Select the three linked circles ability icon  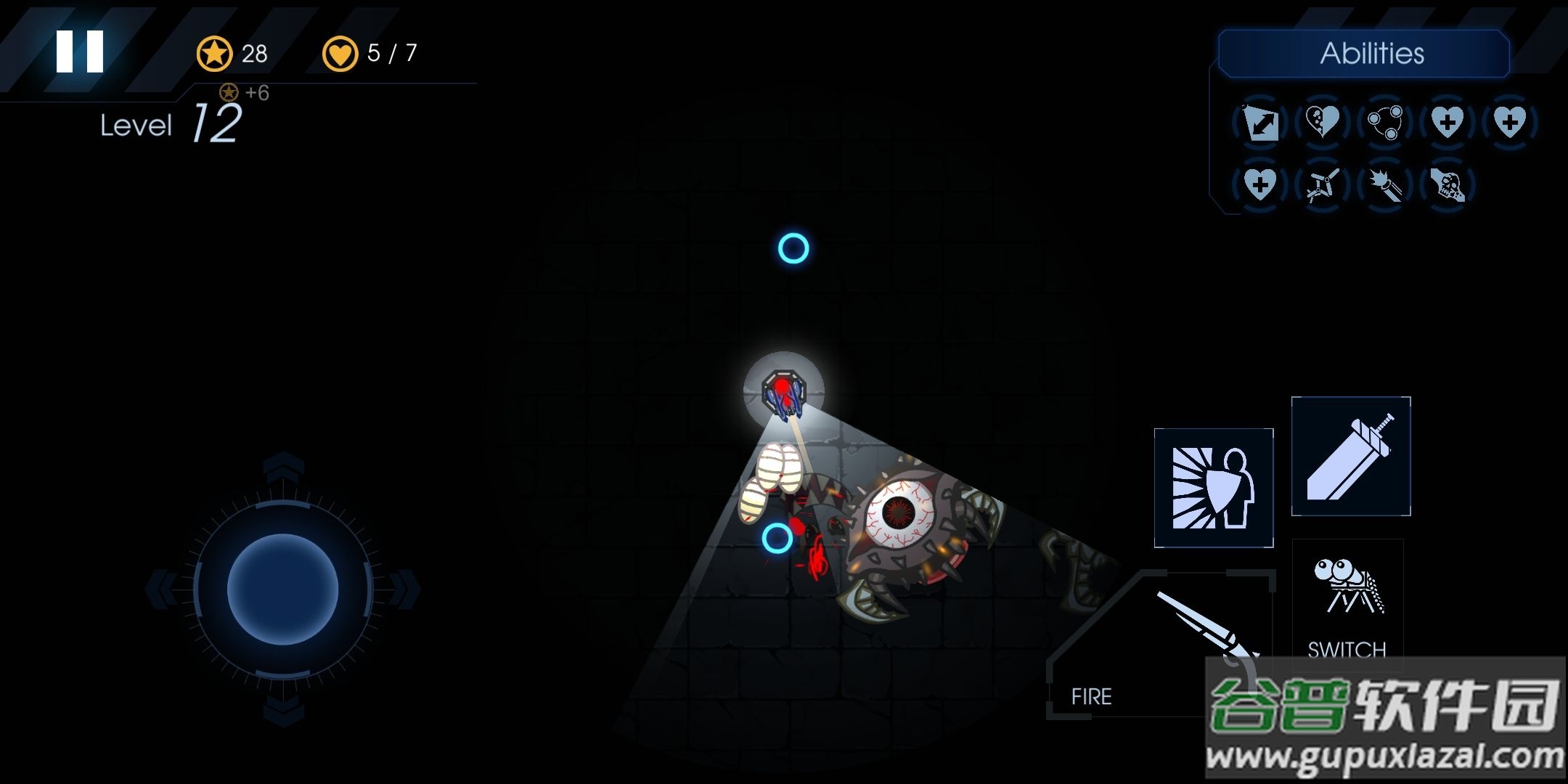[x=1384, y=122]
